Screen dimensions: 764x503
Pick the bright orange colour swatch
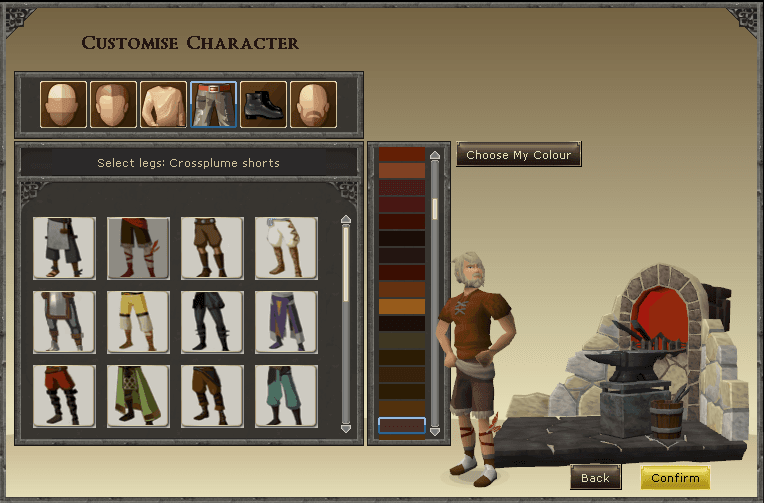[402, 306]
